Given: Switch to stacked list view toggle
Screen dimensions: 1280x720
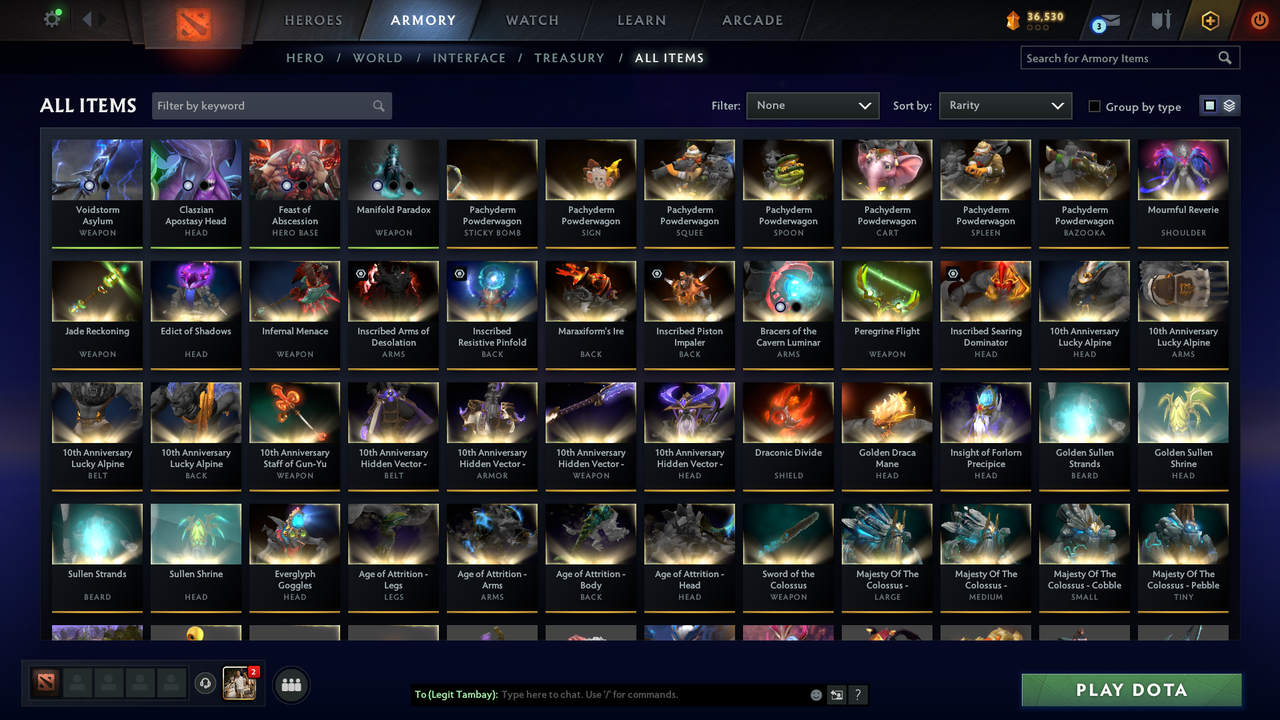Looking at the screenshot, I should [x=1227, y=104].
